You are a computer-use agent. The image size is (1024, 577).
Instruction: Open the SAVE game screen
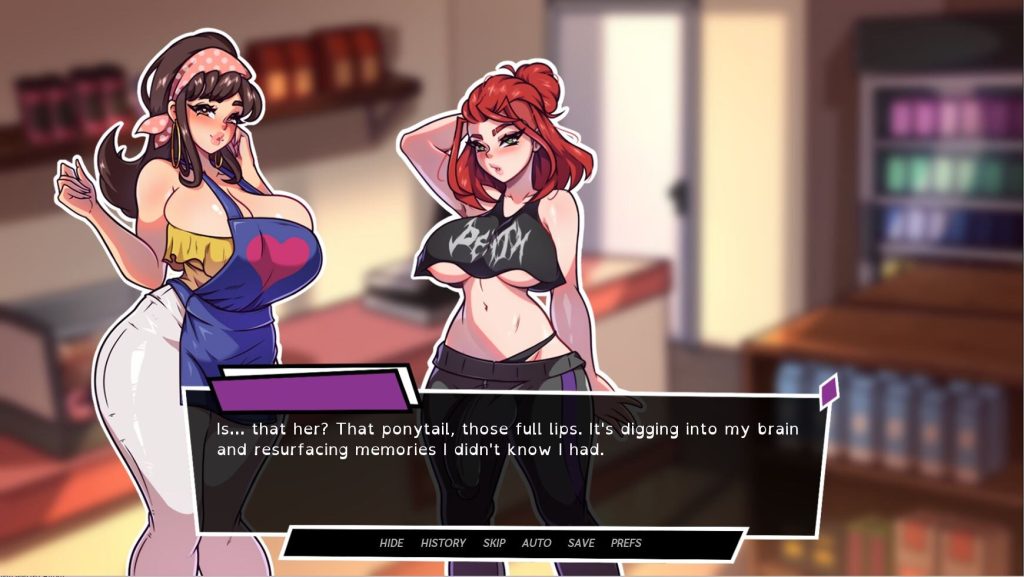point(580,543)
